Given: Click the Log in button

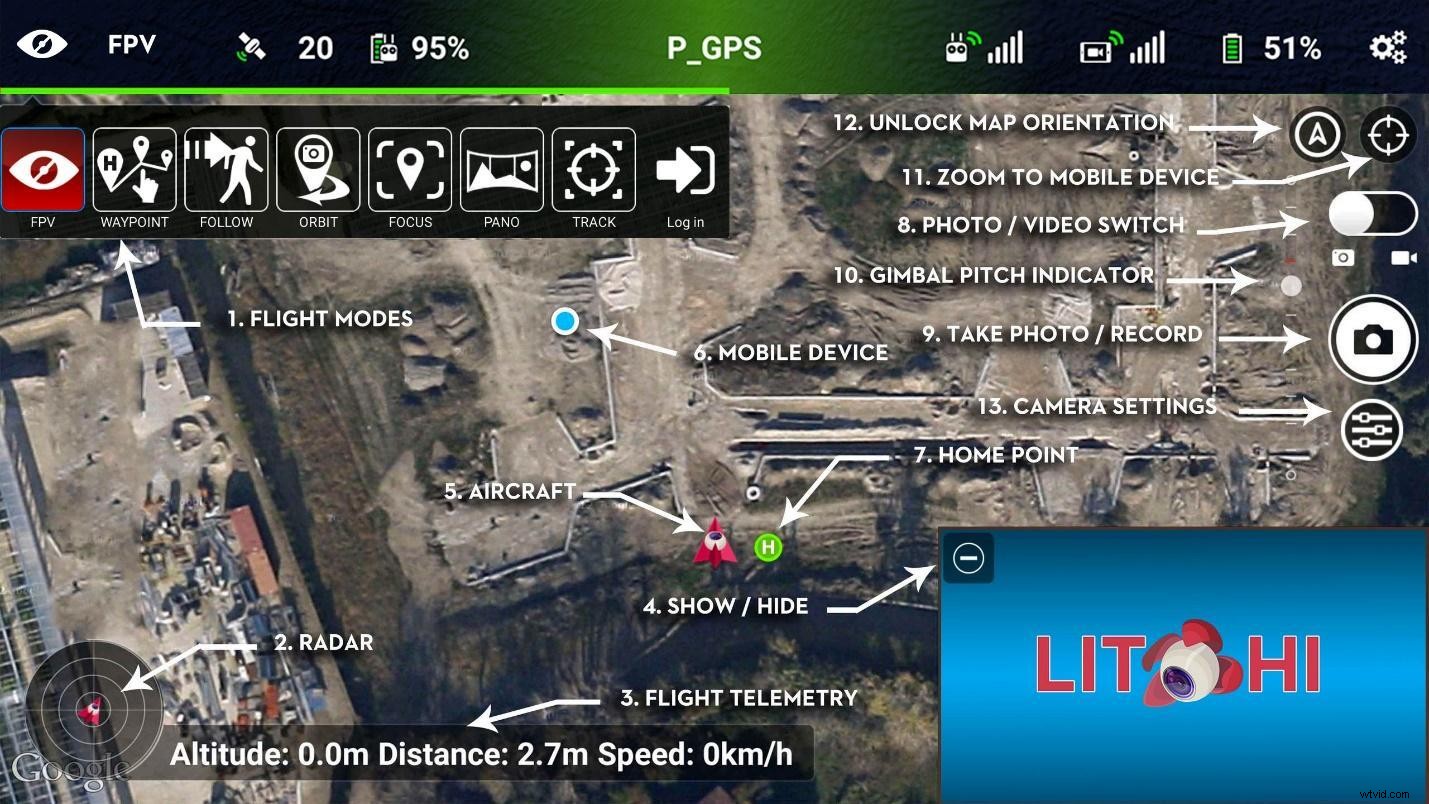Looking at the screenshot, I should 685,170.
